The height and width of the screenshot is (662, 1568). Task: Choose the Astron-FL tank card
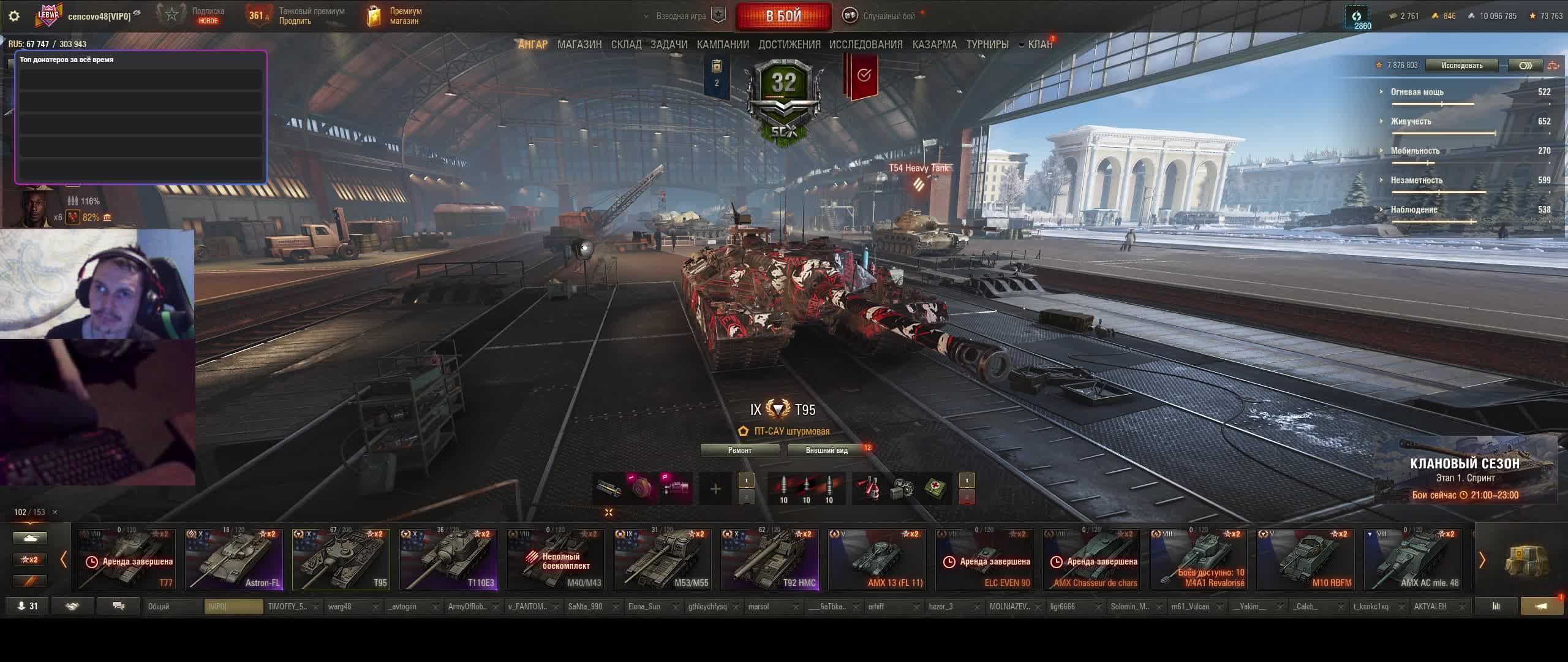click(234, 559)
